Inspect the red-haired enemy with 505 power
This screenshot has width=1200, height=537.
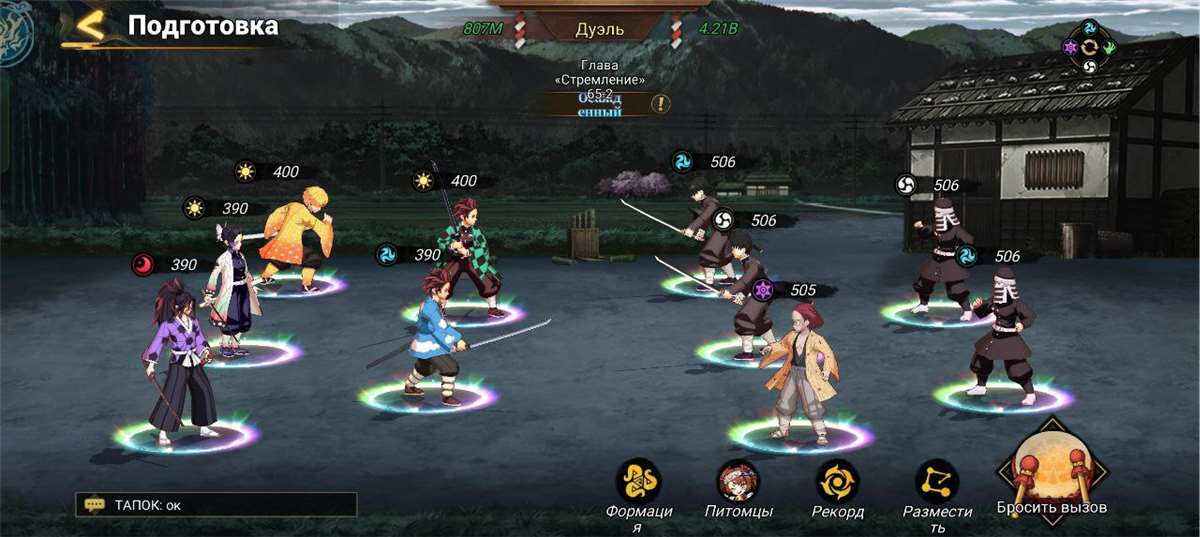(x=798, y=372)
